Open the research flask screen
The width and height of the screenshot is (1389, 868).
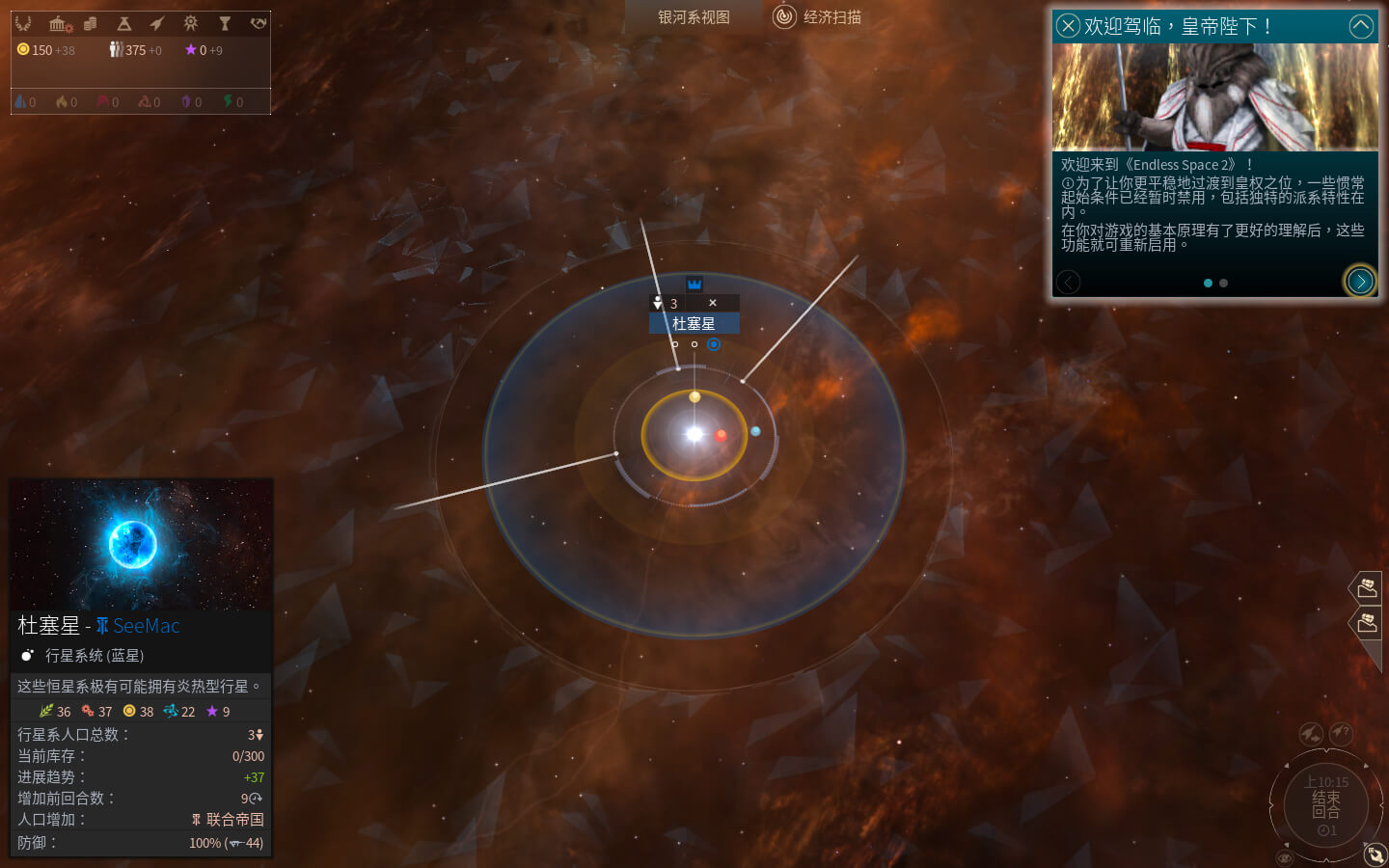tap(123, 23)
